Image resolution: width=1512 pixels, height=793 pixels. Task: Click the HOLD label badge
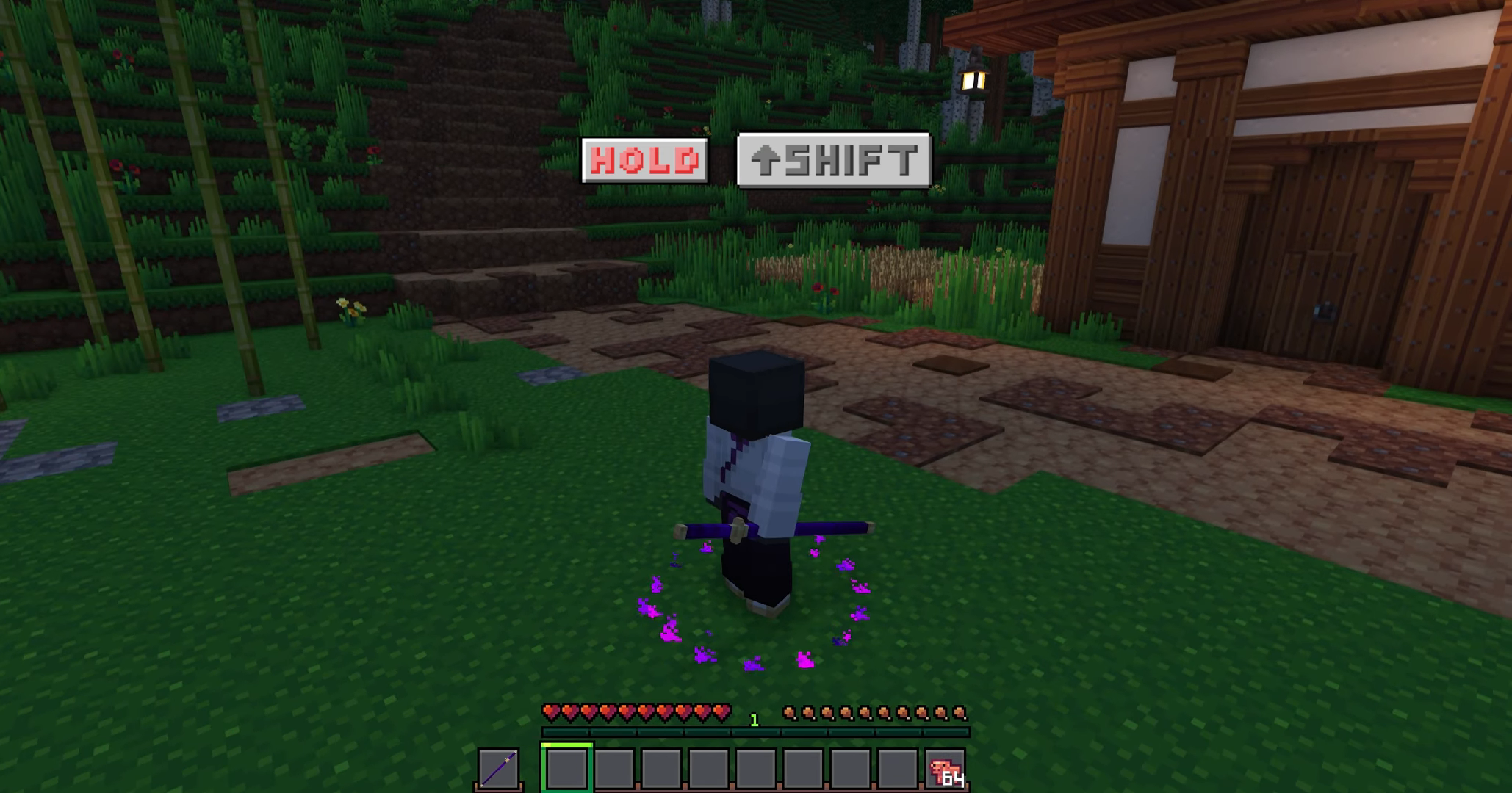(x=644, y=159)
